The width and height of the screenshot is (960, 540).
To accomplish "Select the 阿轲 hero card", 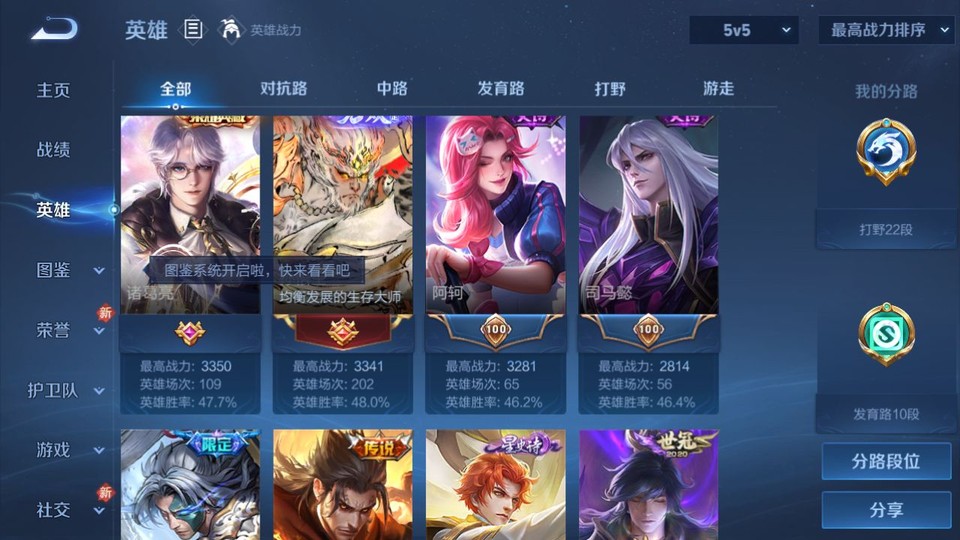I will point(496,230).
